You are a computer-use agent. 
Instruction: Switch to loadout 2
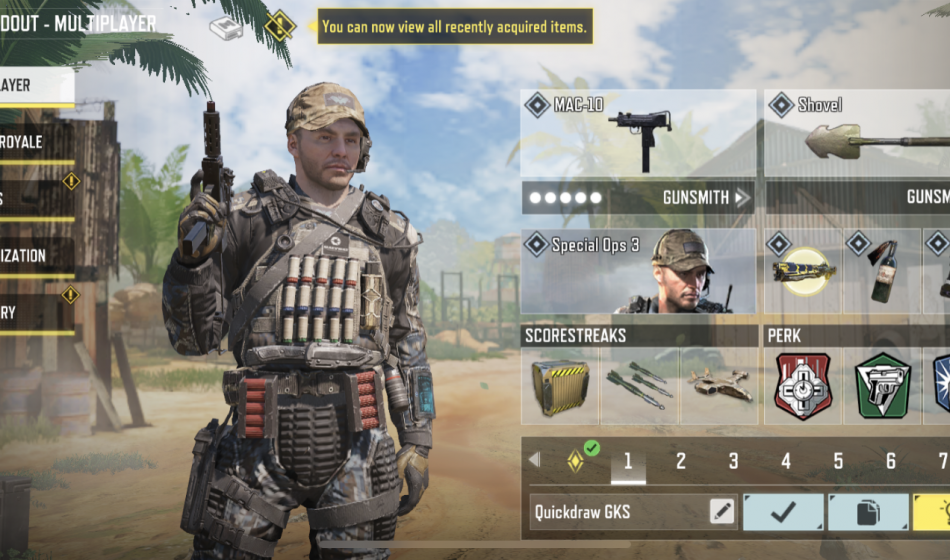(x=681, y=461)
